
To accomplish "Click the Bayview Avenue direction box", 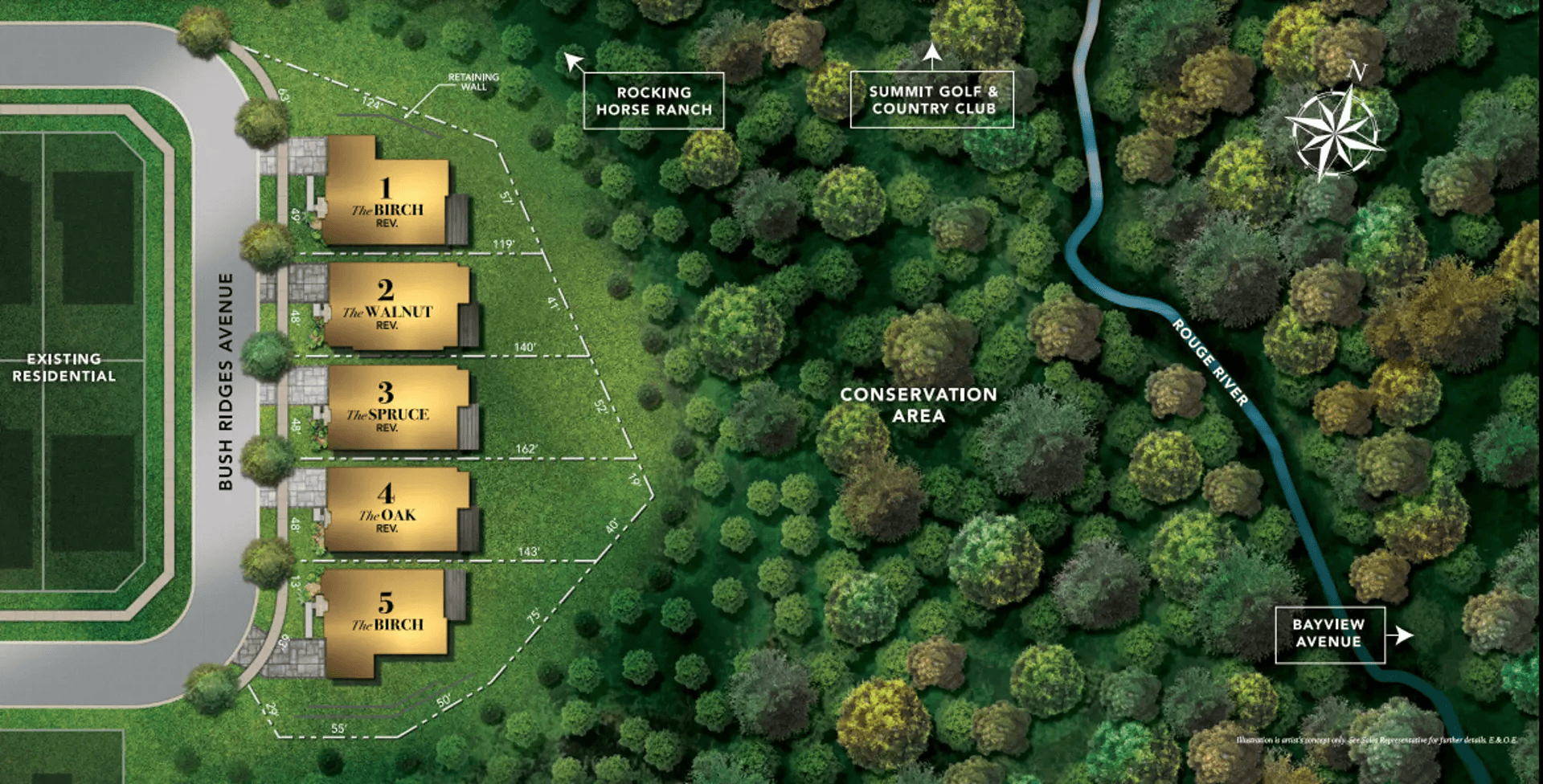I will click(x=1329, y=634).
